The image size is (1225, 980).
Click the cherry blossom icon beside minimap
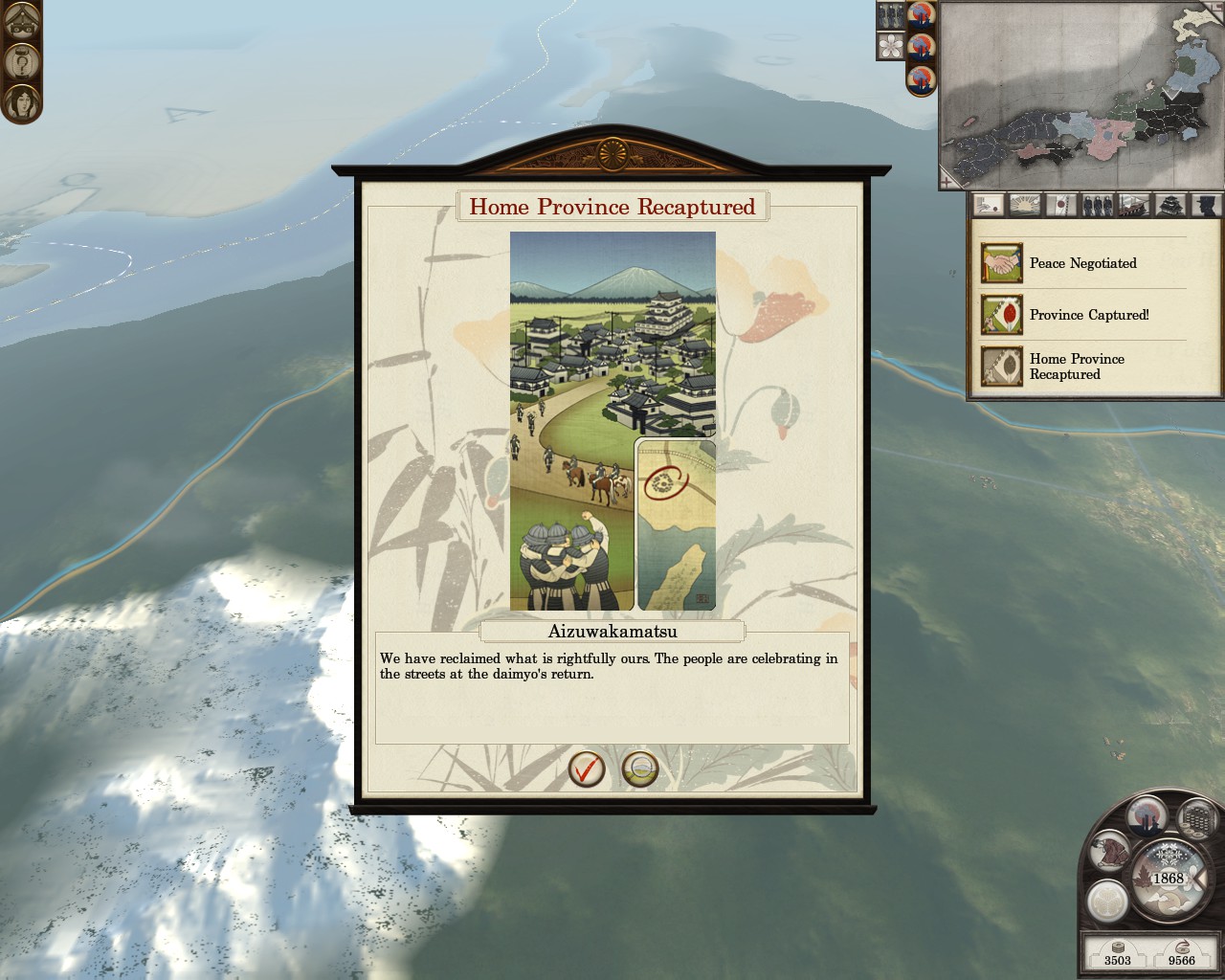891,45
